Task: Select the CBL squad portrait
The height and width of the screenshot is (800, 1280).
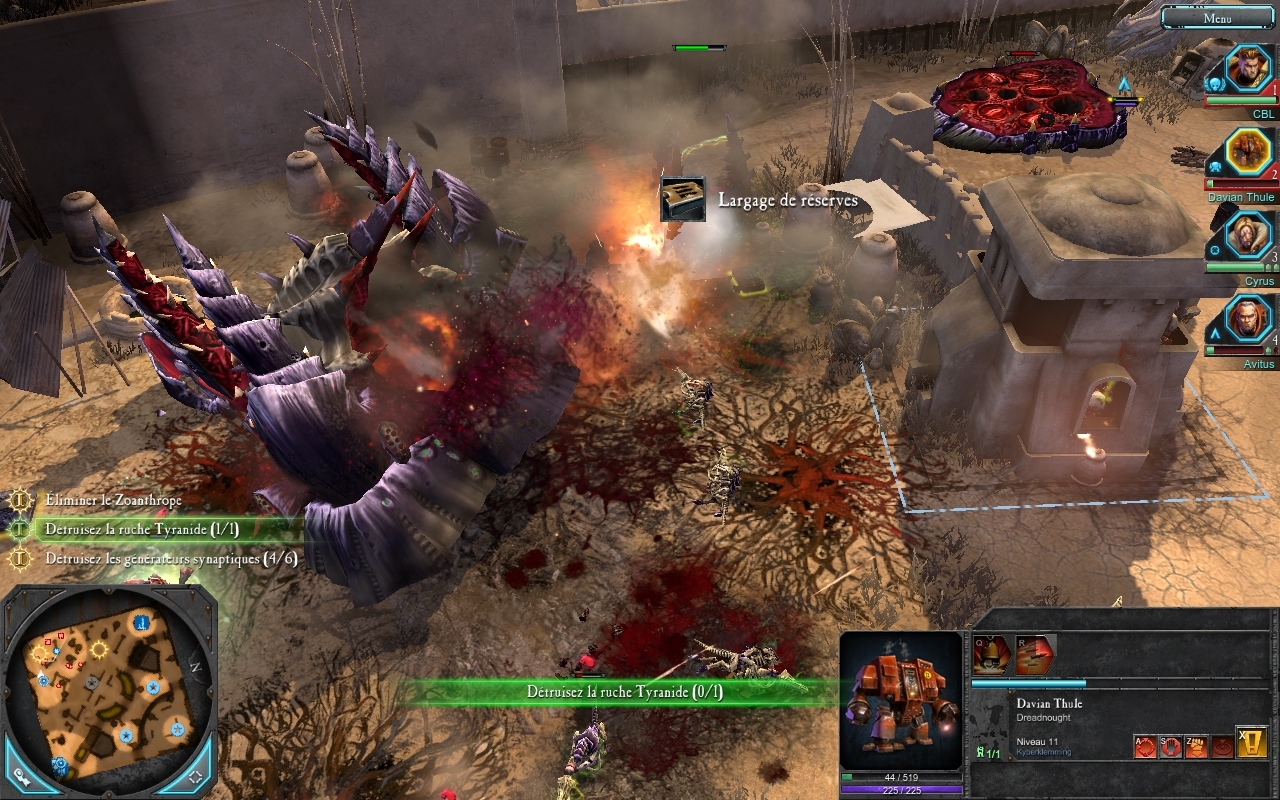Action: point(1248,68)
